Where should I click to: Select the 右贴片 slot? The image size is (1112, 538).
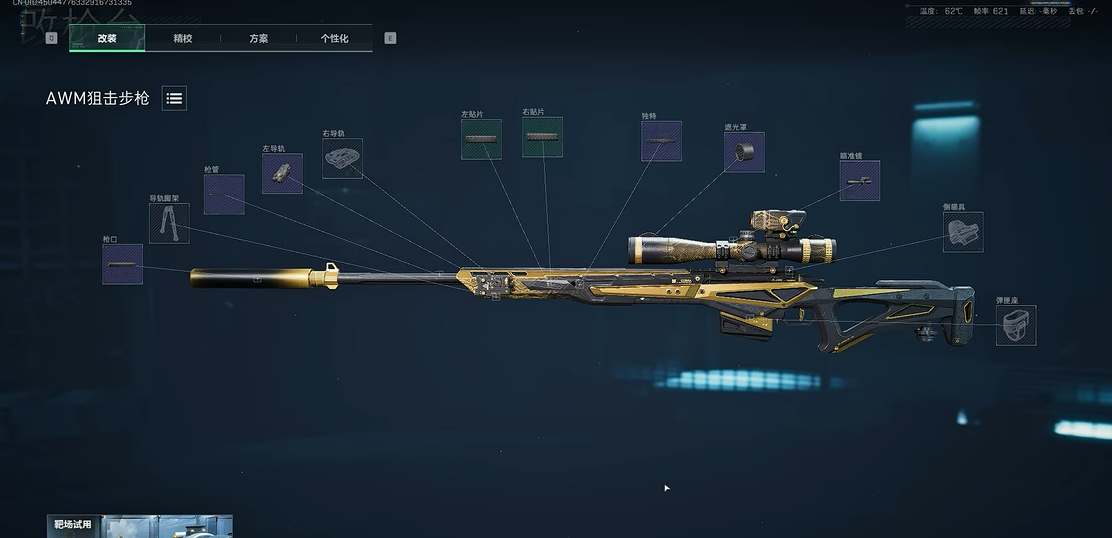(x=542, y=137)
